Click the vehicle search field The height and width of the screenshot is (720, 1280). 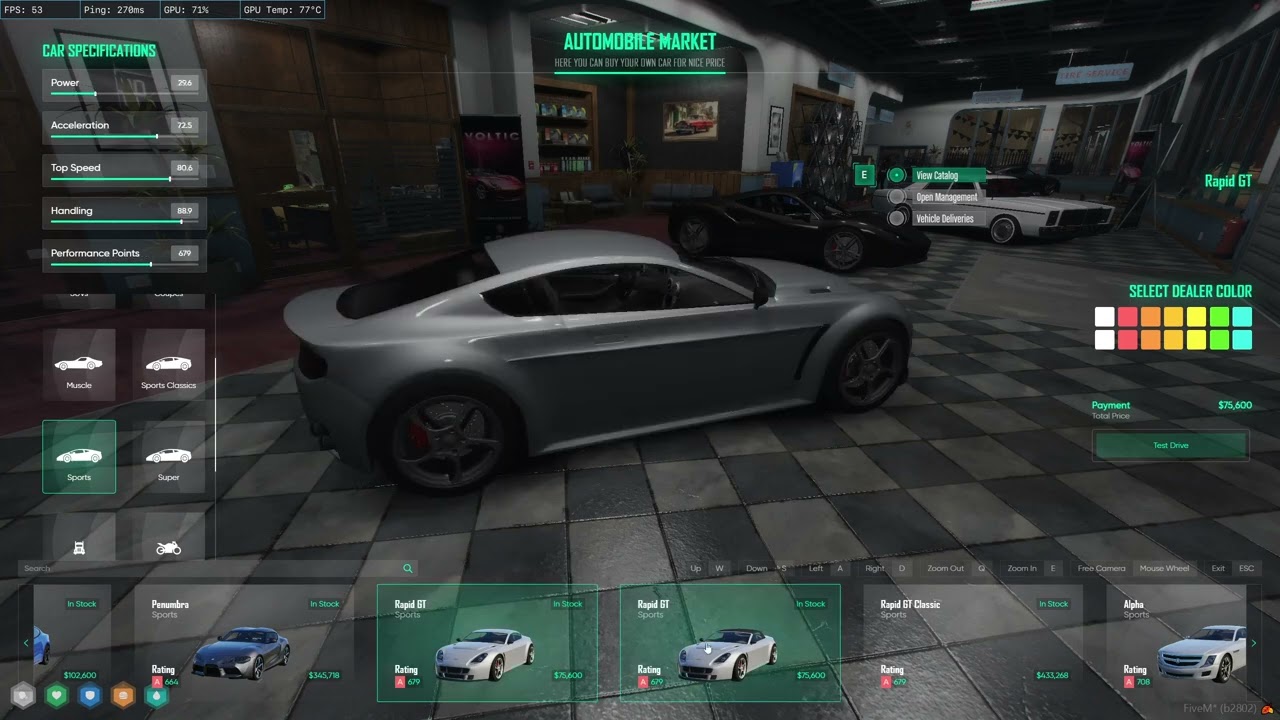coord(200,568)
